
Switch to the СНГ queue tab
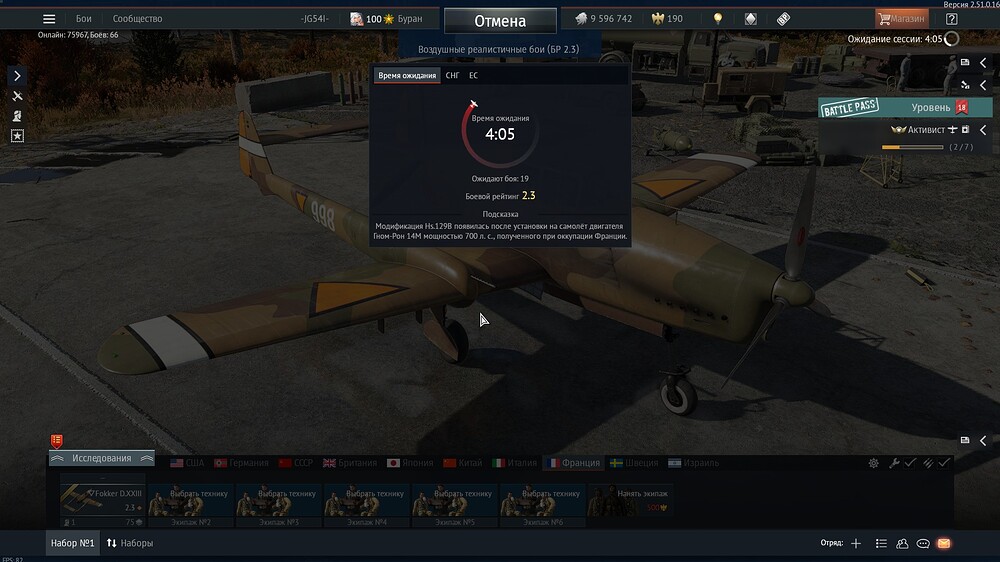coord(453,76)
